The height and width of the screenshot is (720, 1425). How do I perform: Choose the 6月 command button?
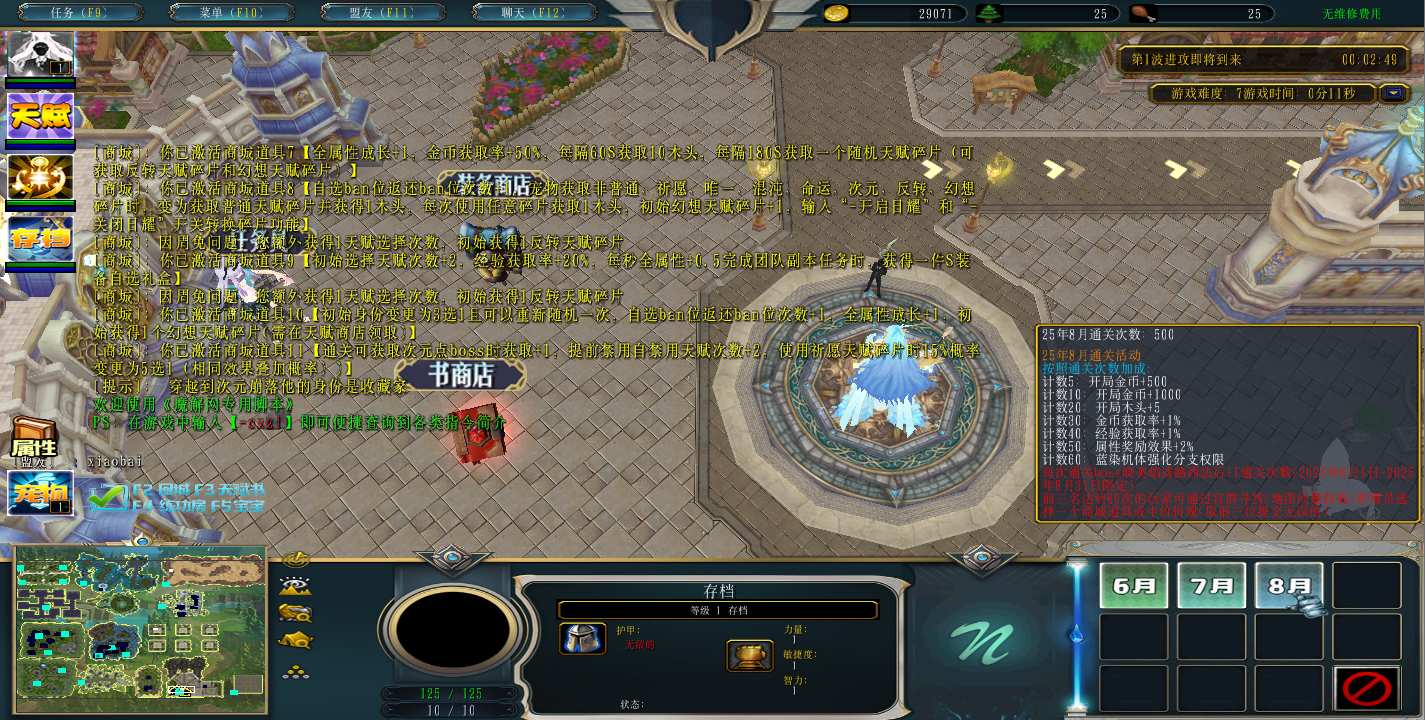1134,586
